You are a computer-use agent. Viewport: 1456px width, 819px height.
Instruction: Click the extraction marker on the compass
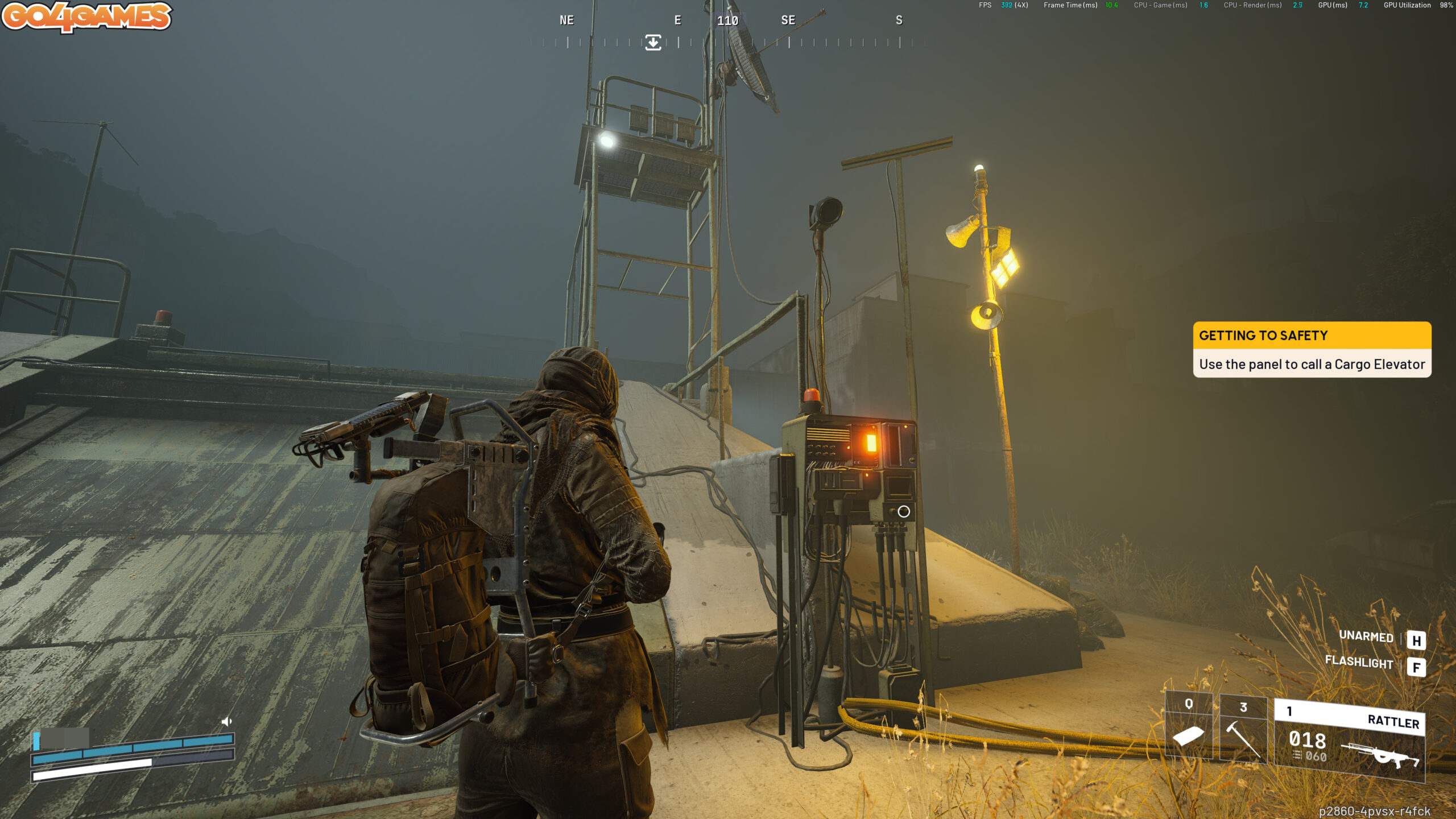(653, 42)
